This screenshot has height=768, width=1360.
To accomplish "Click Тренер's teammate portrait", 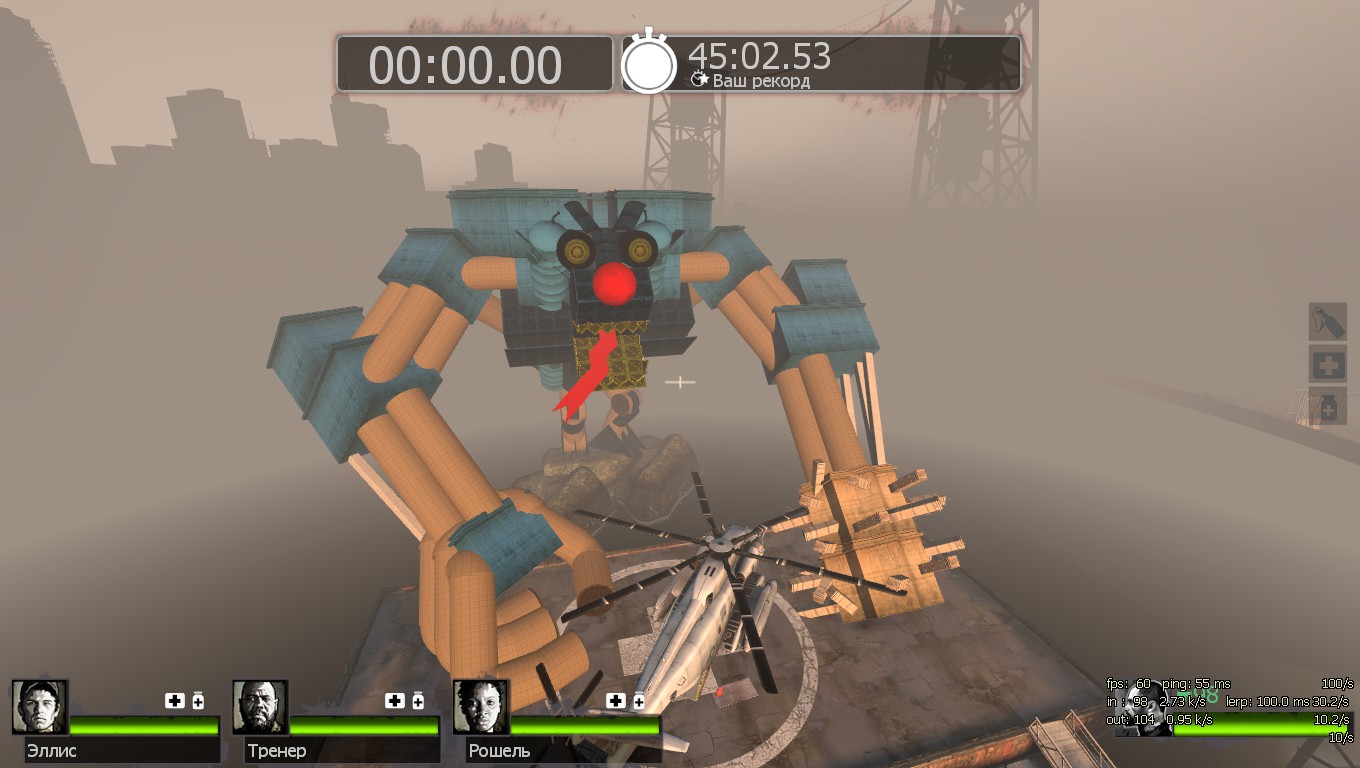I will click(x=260, y=707).
